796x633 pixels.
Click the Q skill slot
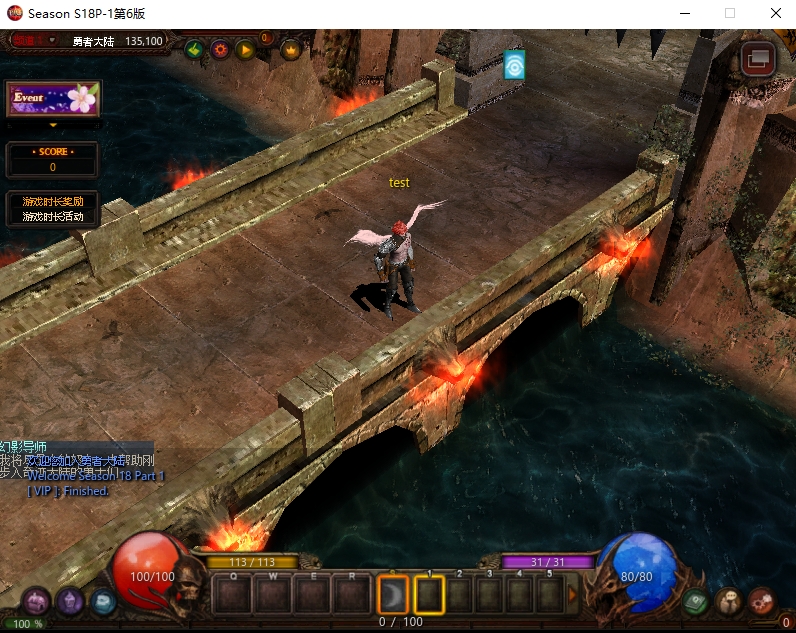(x=233, y=597)
